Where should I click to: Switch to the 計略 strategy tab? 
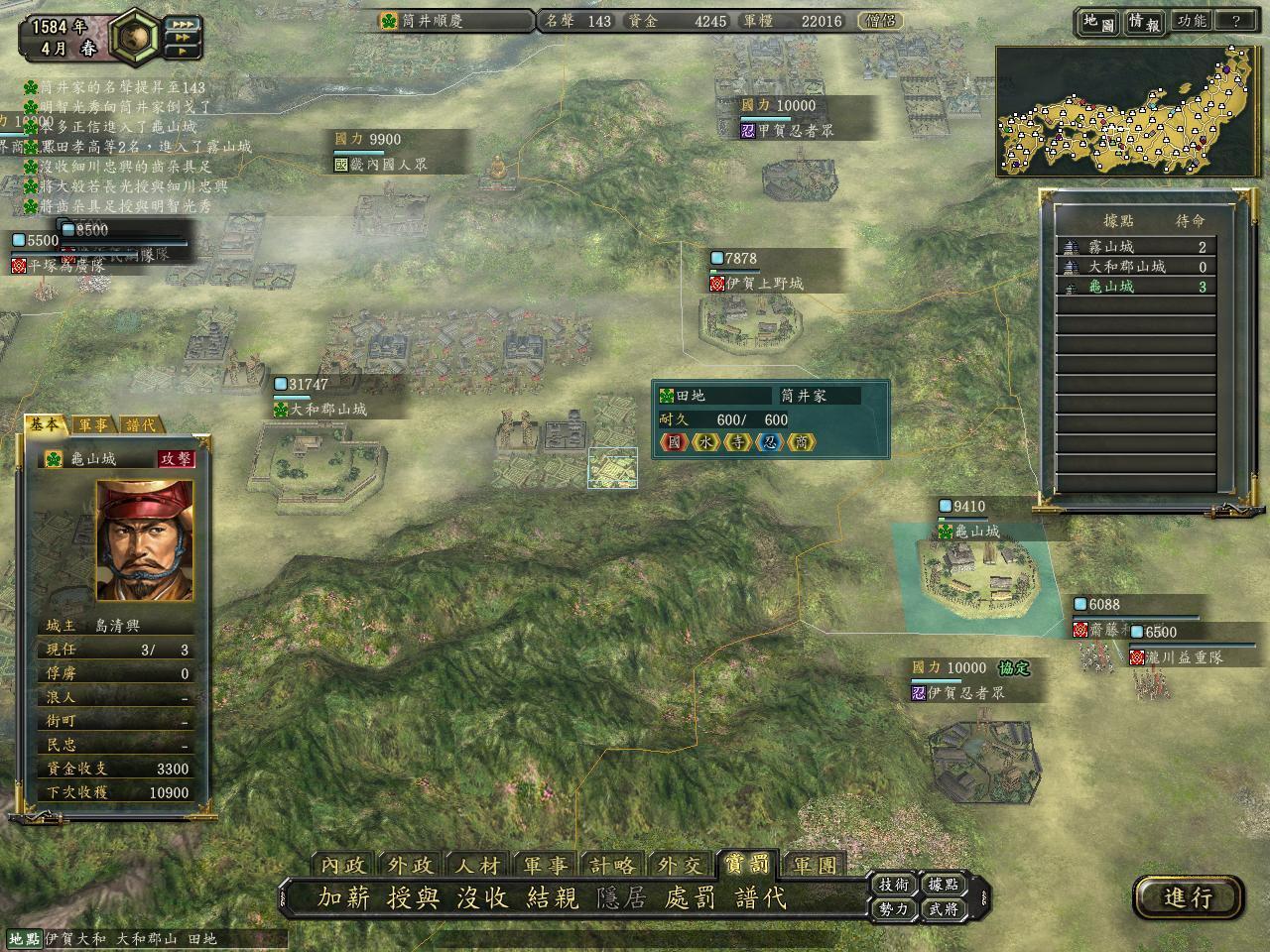(x=612, y=865)
